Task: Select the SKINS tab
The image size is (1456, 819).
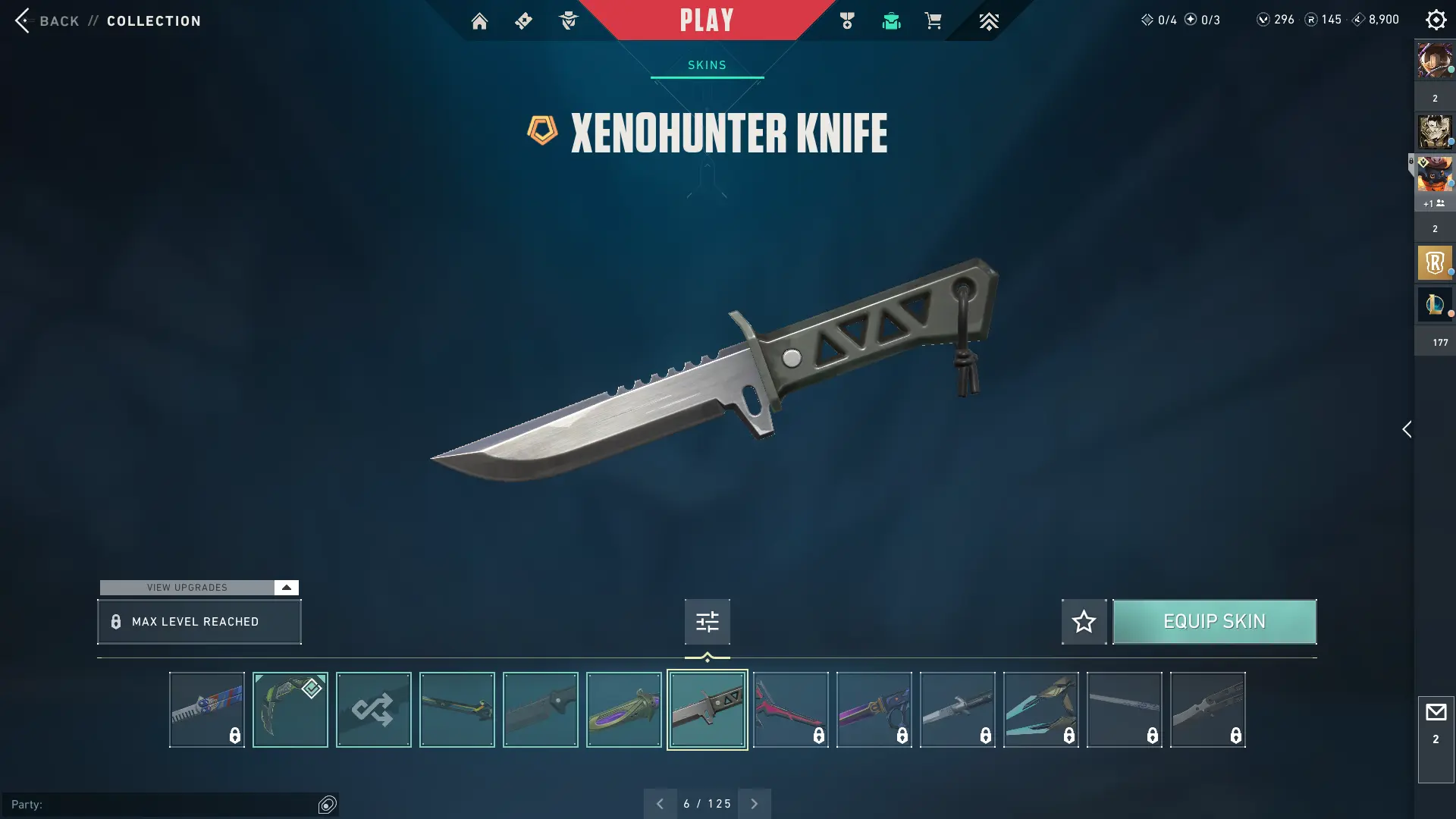Action: [x=706, y=64]
